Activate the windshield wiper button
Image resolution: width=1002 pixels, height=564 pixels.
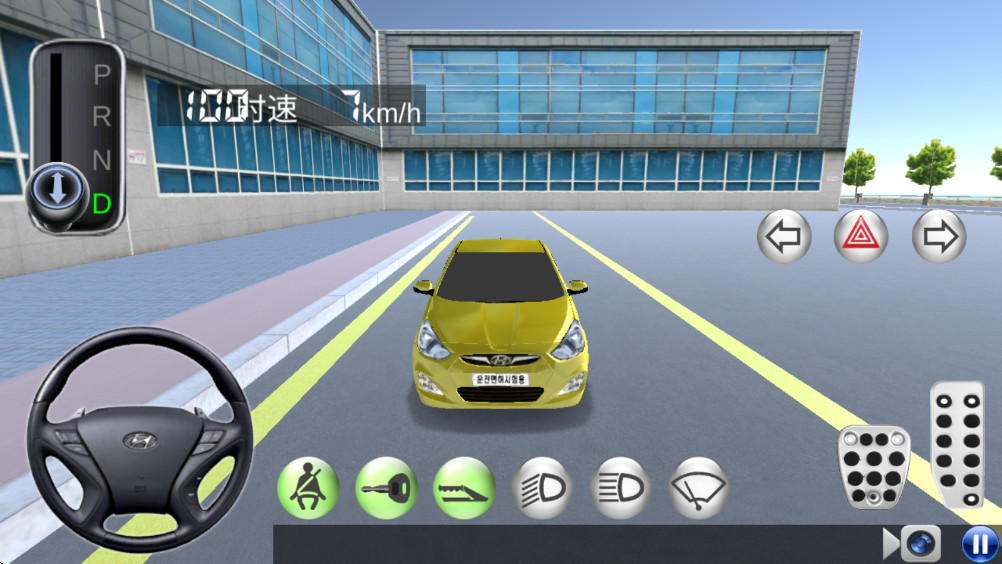(x=698, y=487)
